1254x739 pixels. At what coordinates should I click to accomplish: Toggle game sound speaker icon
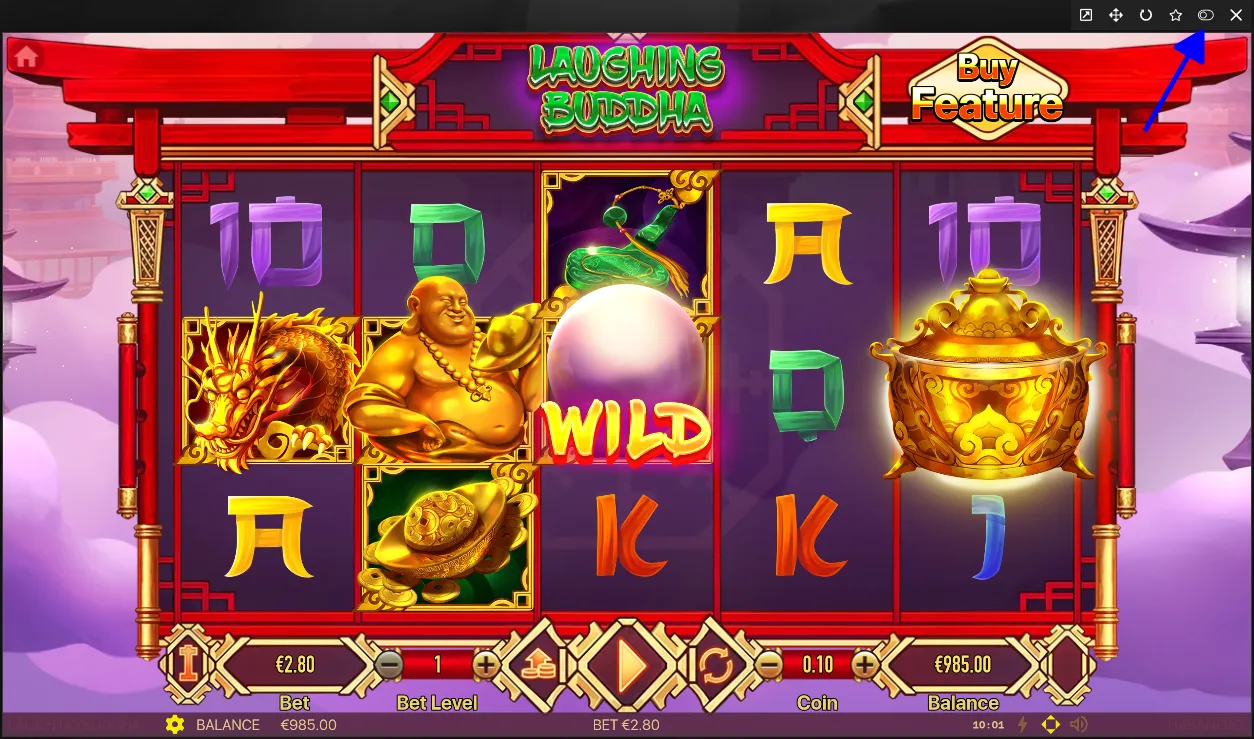click(1078, 725)
